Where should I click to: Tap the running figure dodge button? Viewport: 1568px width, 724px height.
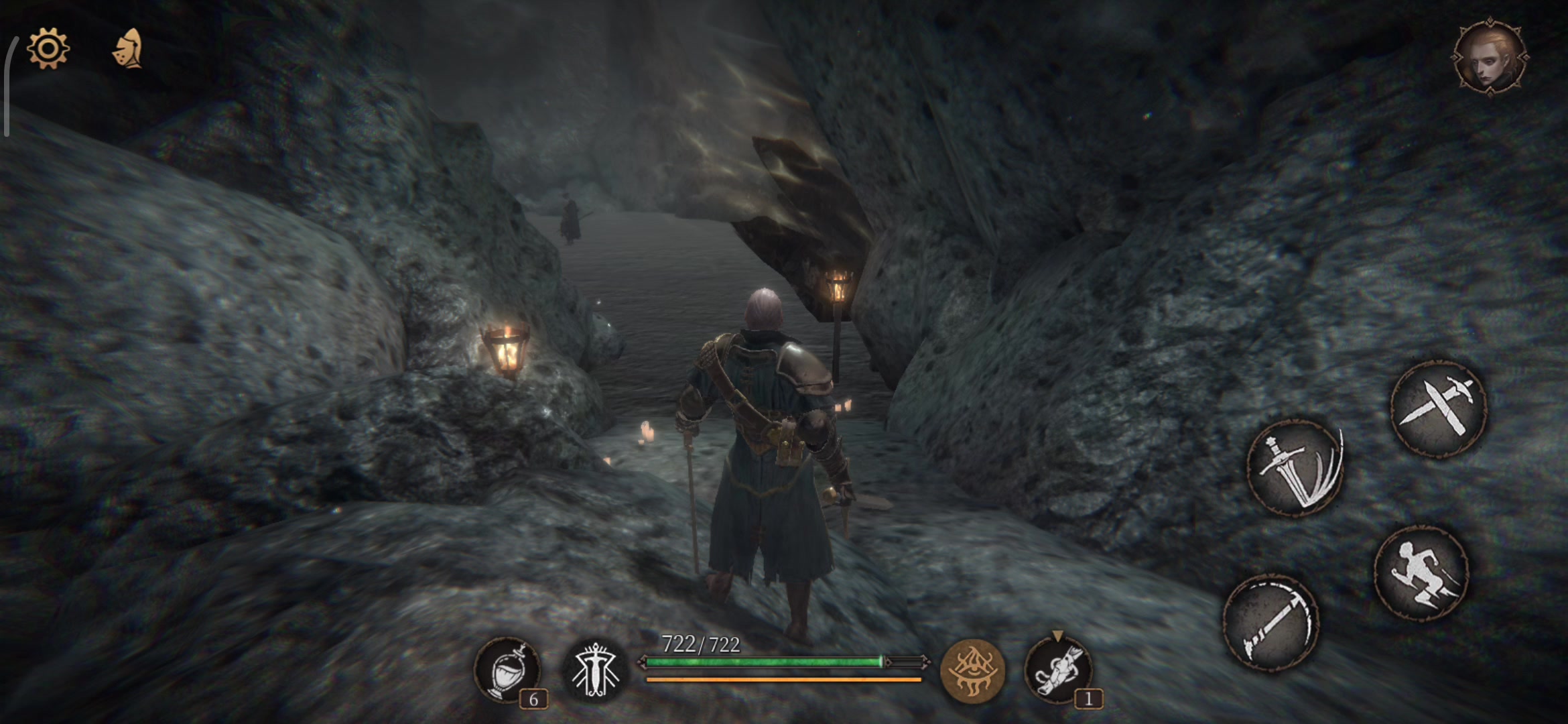[1421, 572]
